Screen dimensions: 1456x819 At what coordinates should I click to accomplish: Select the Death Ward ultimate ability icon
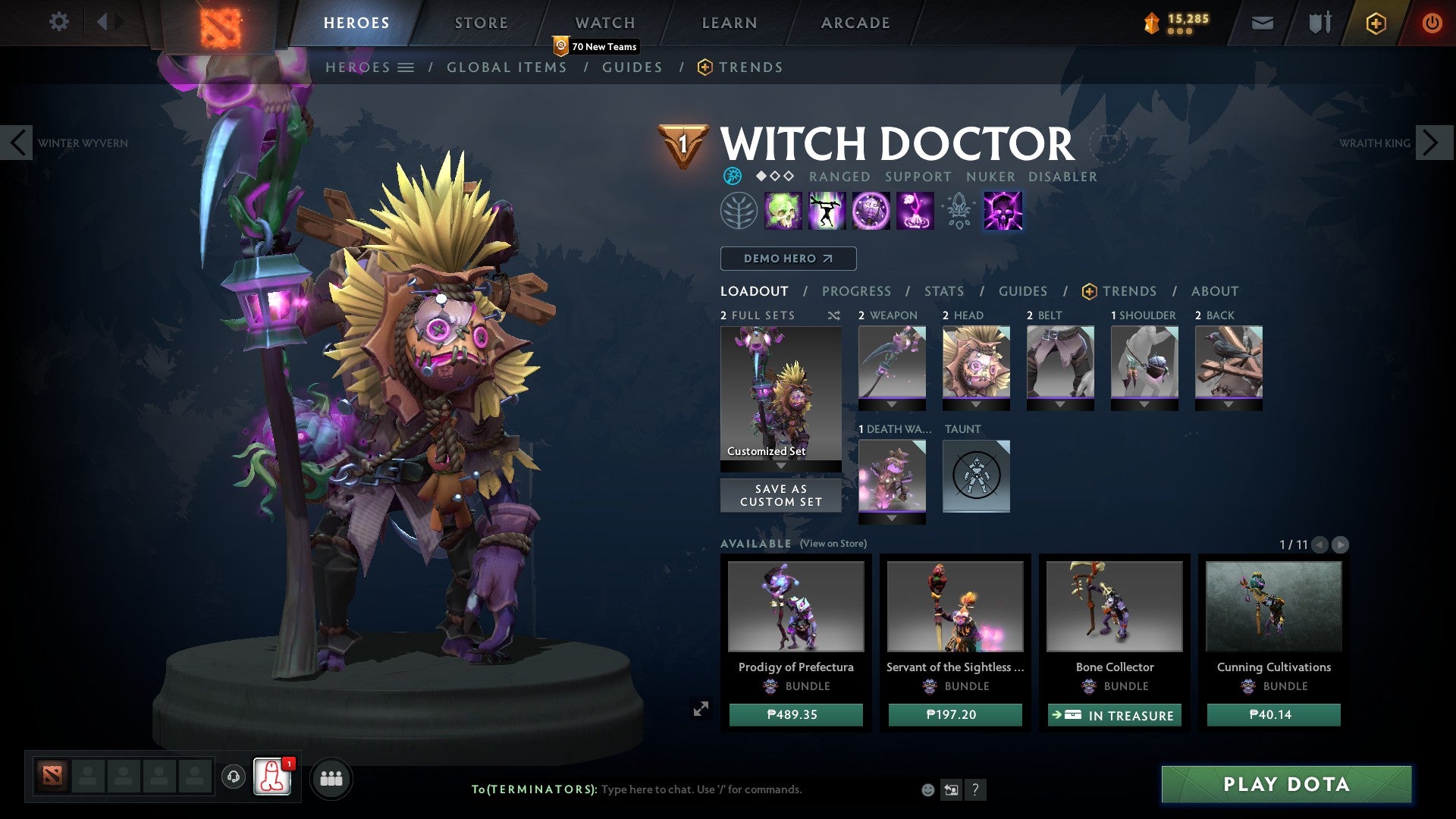pyautogui.click(x=1002, y=210)
